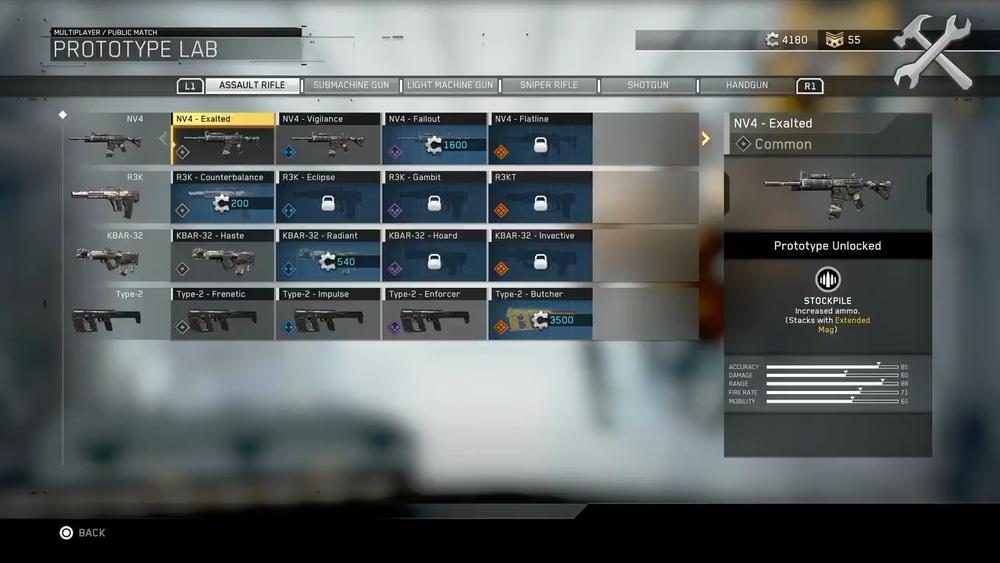1000x563 pixels.
Task: Click the locked R3K - Eclipse tile
Action: (x=329, y=197)
